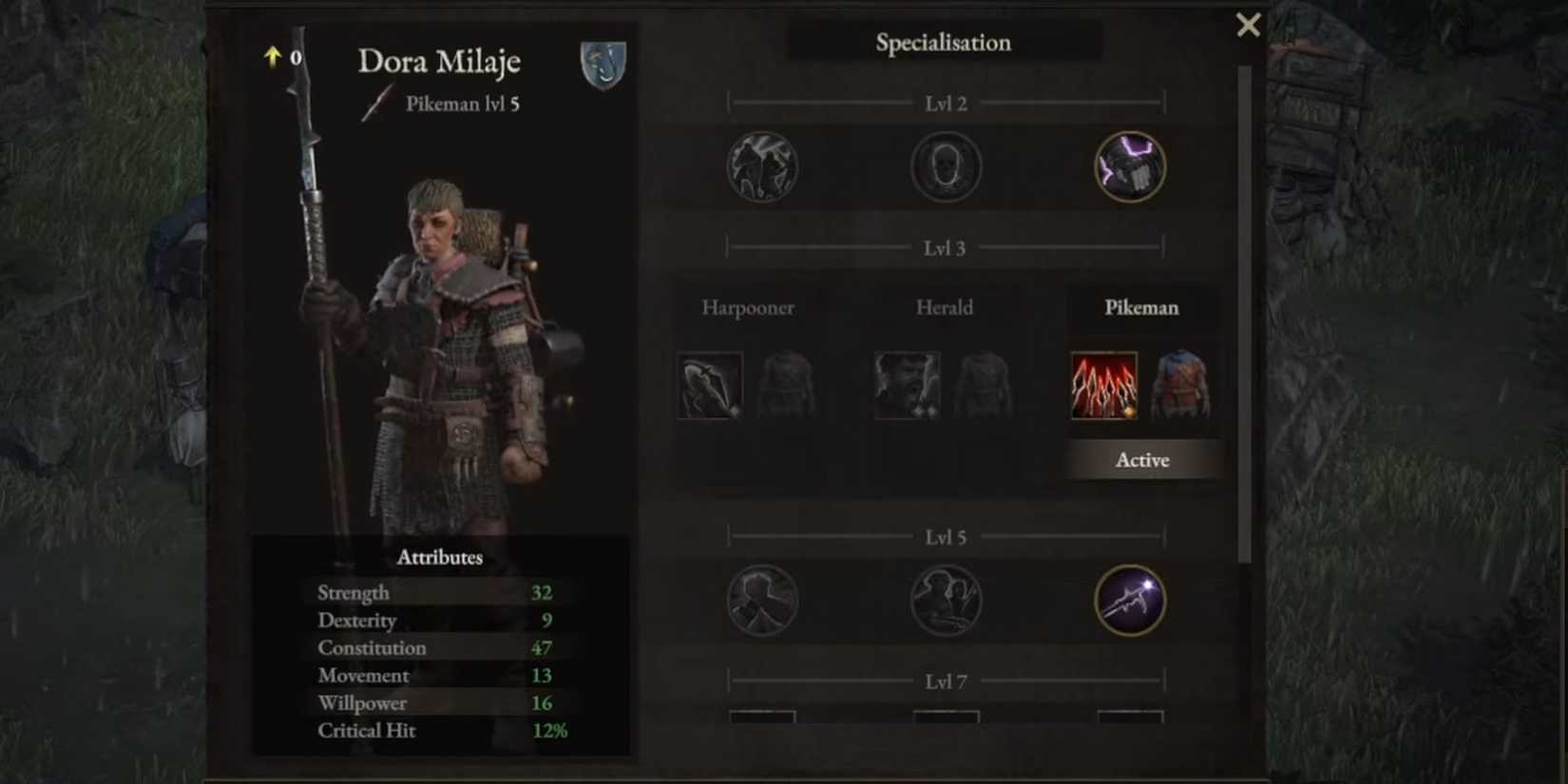
Task: Select the Herald specialisation tab
Action: point(945,307)
